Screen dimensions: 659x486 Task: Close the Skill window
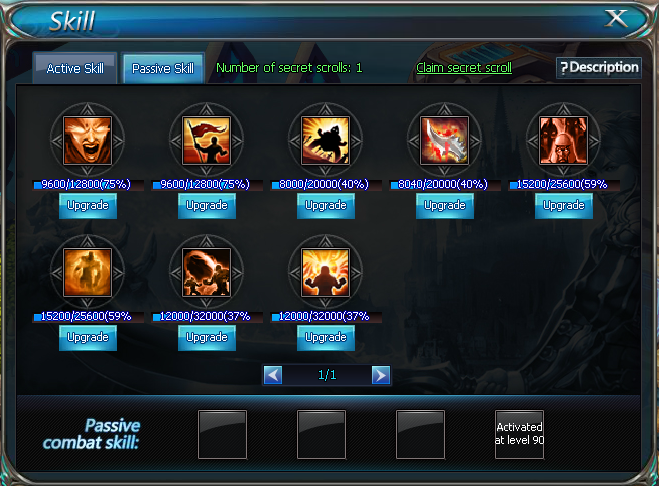click(x=618, y=18)
